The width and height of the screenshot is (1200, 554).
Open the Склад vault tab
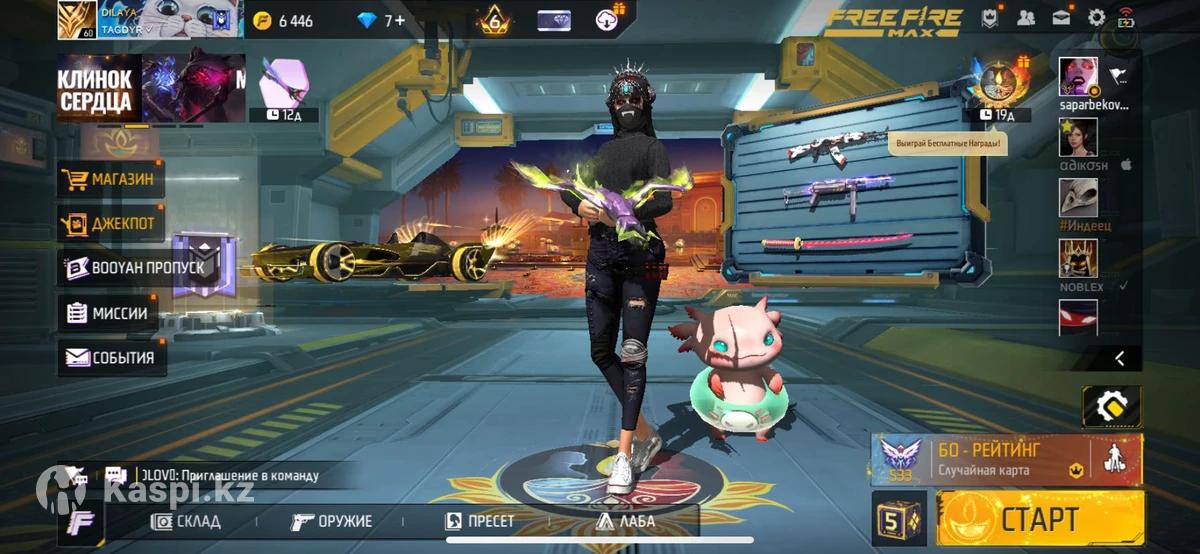coord(186,521)
